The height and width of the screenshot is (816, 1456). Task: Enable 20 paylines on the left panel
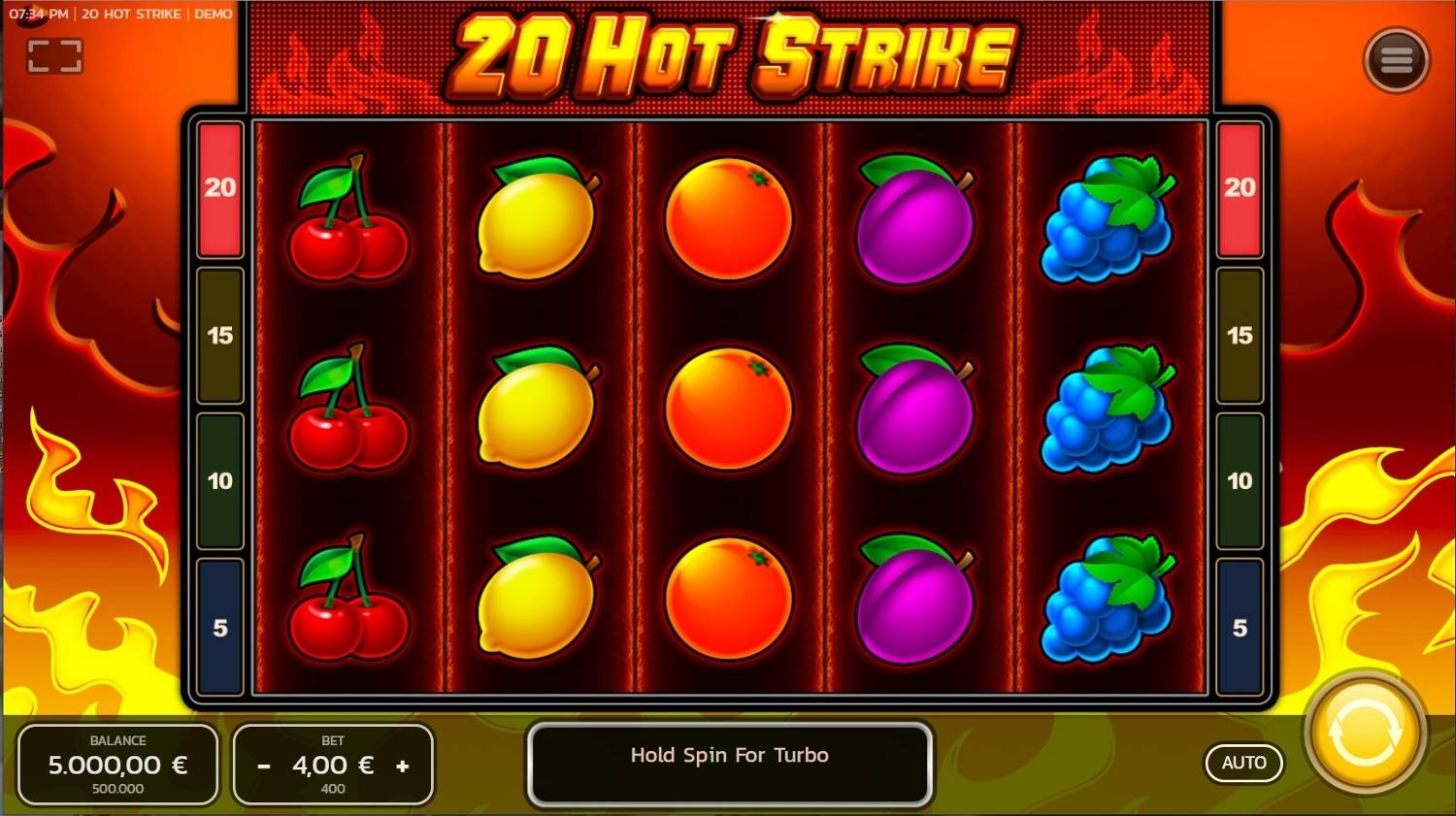click(x=219, y=187)
